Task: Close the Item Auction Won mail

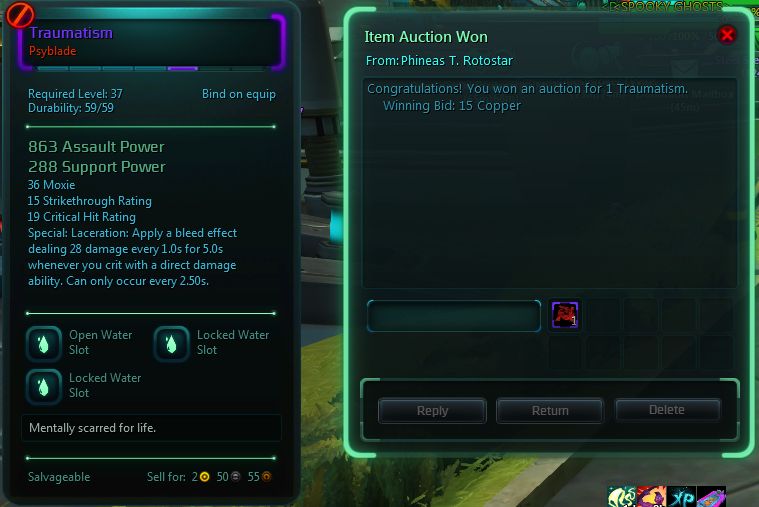Action: [727, 35]
